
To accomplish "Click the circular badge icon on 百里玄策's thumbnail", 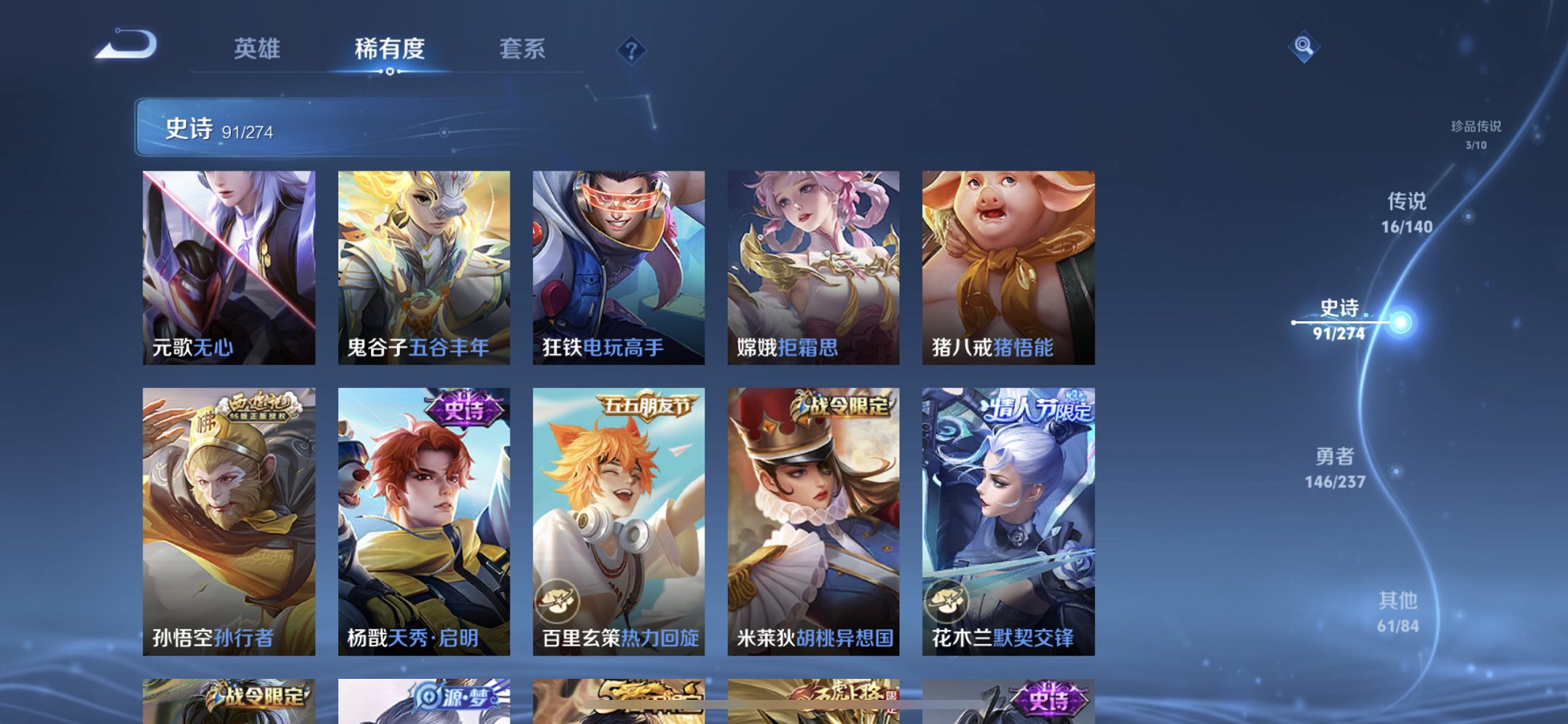I will [x=557, y=602].
